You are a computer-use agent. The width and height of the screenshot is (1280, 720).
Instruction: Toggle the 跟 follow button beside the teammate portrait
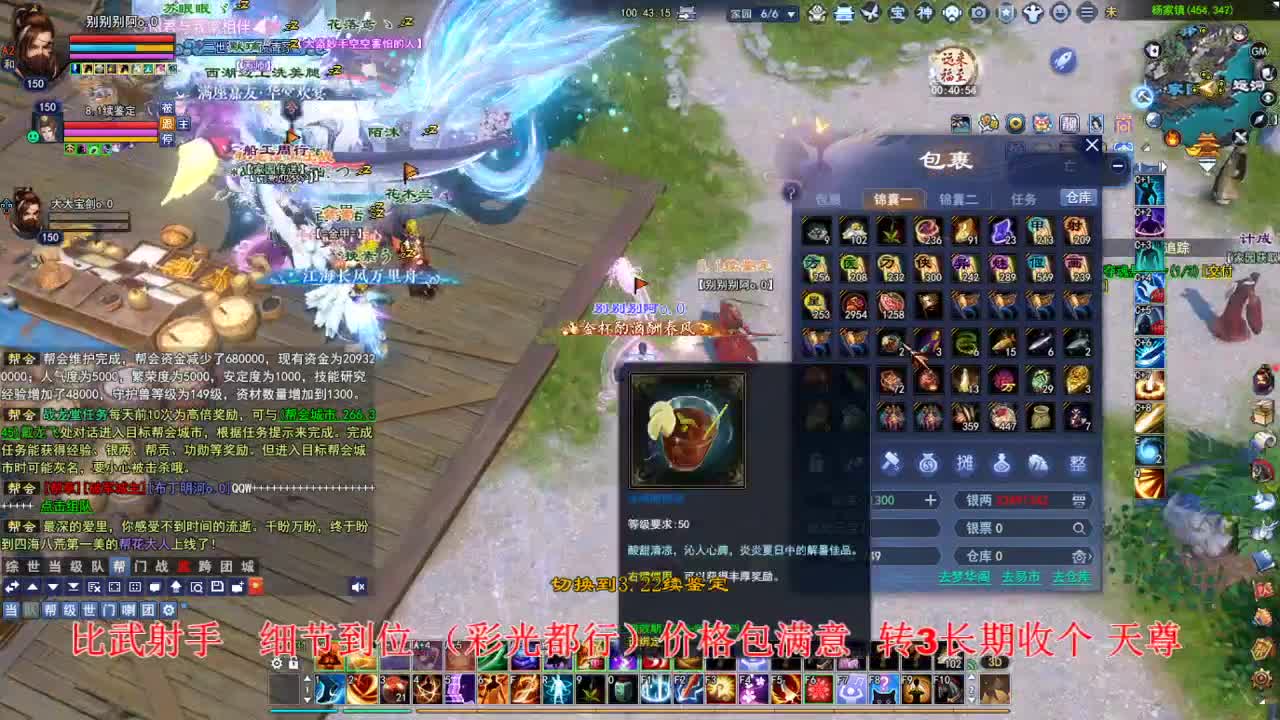tap(166, 125)
